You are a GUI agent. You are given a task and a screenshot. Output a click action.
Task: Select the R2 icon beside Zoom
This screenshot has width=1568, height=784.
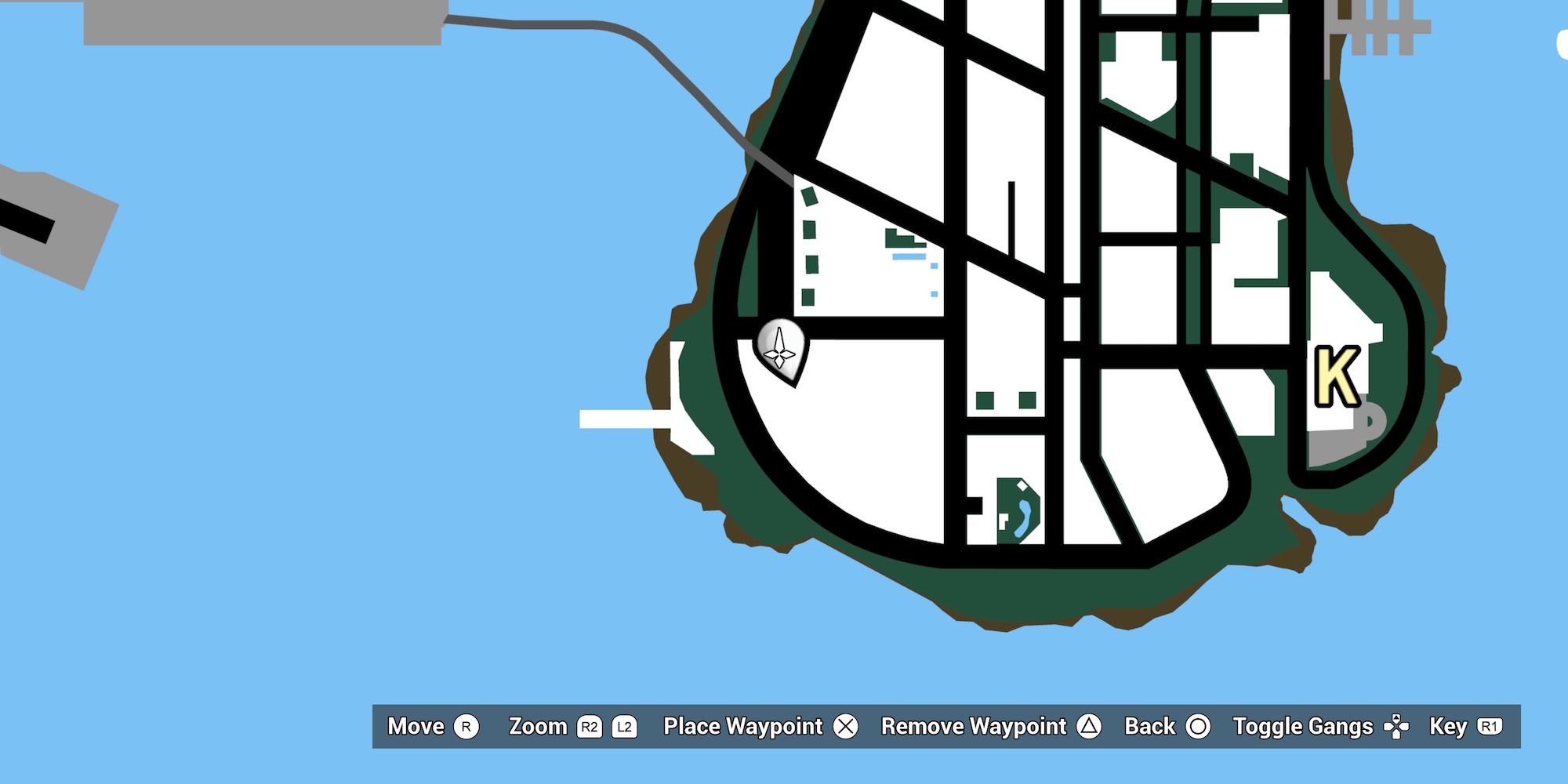(589, 727)
